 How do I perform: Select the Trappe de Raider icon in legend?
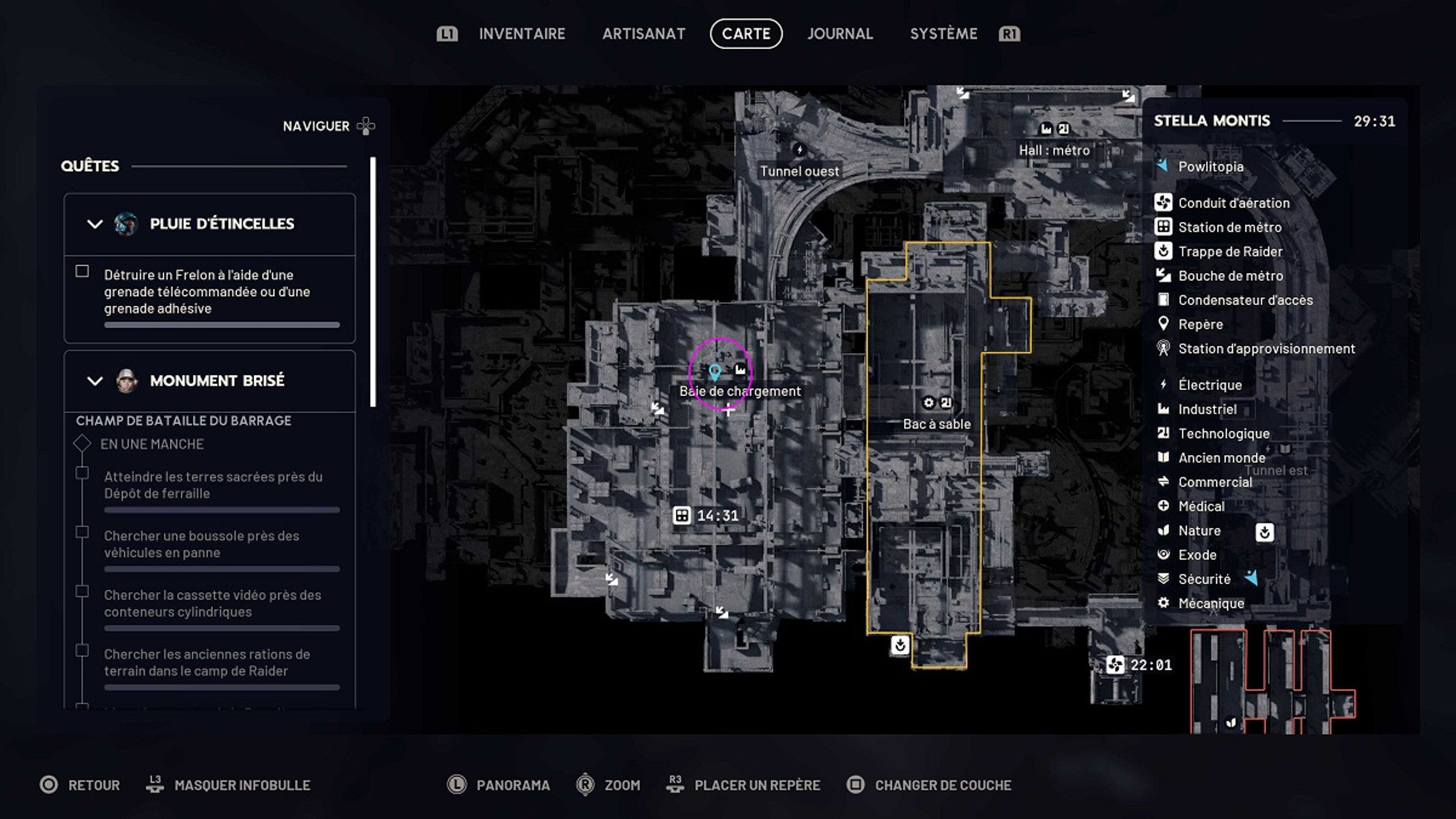pyautogui.click(x=1165, y=252)
